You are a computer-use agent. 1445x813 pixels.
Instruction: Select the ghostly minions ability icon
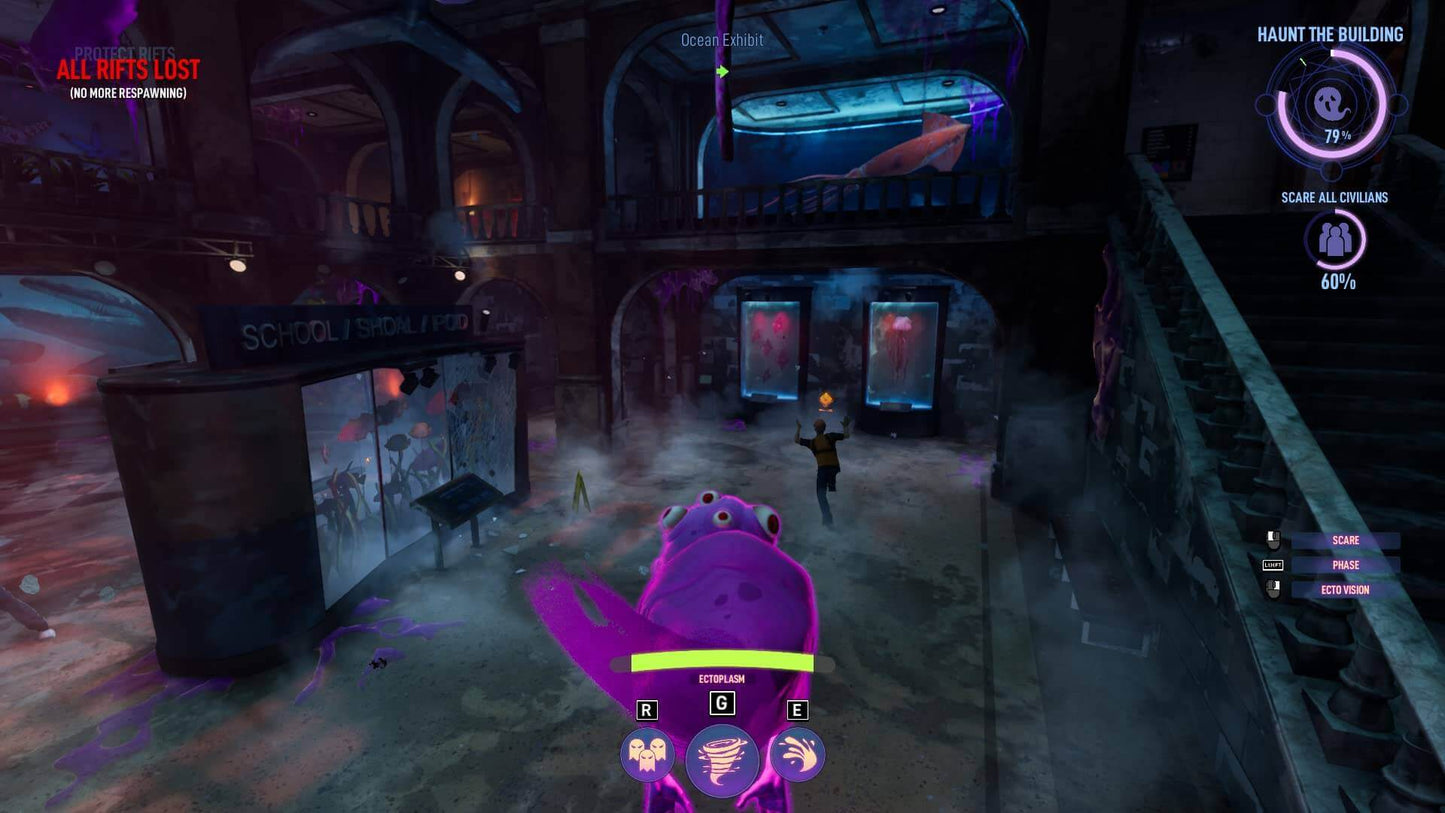(647, 757)
